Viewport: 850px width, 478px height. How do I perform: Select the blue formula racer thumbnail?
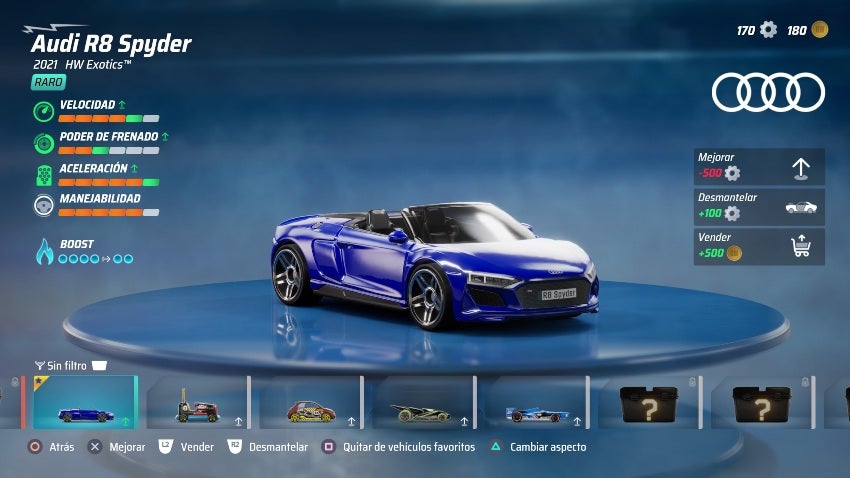coord(537,403)
